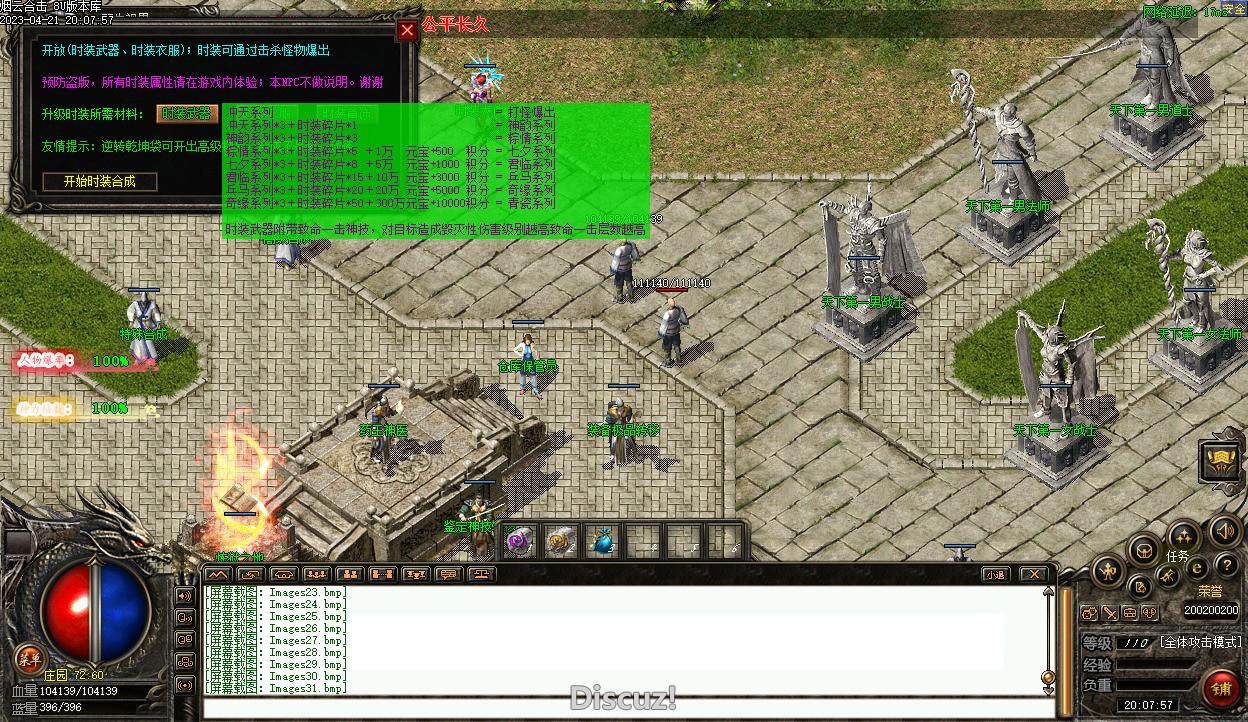Use the golden scroll in hotbar slot 2
Screen dimensions: 1248x722
(560, 541)
